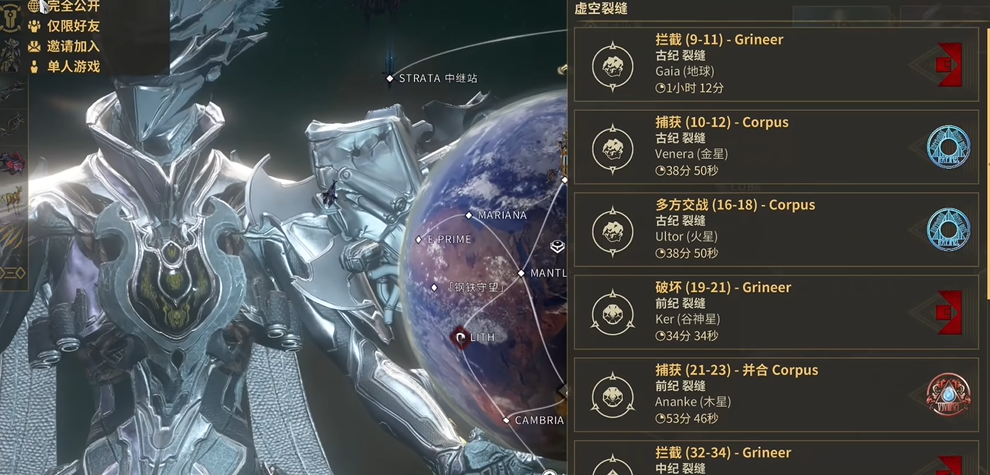Choose 仅限好友 friends-only mode
Screen dimensions: 990x475
[x=72, y=26]
